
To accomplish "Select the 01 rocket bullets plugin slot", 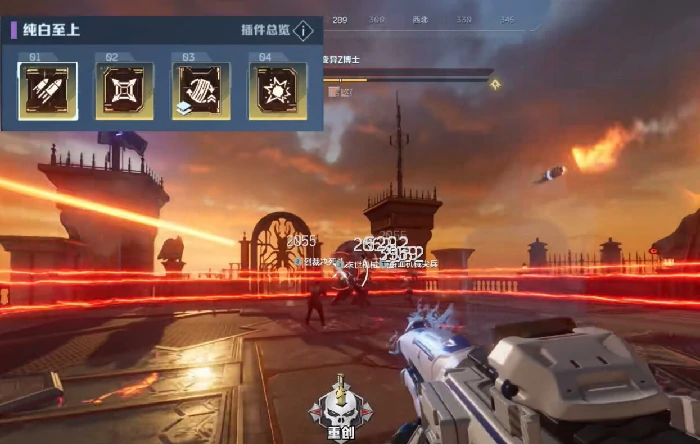I will 47,91.
